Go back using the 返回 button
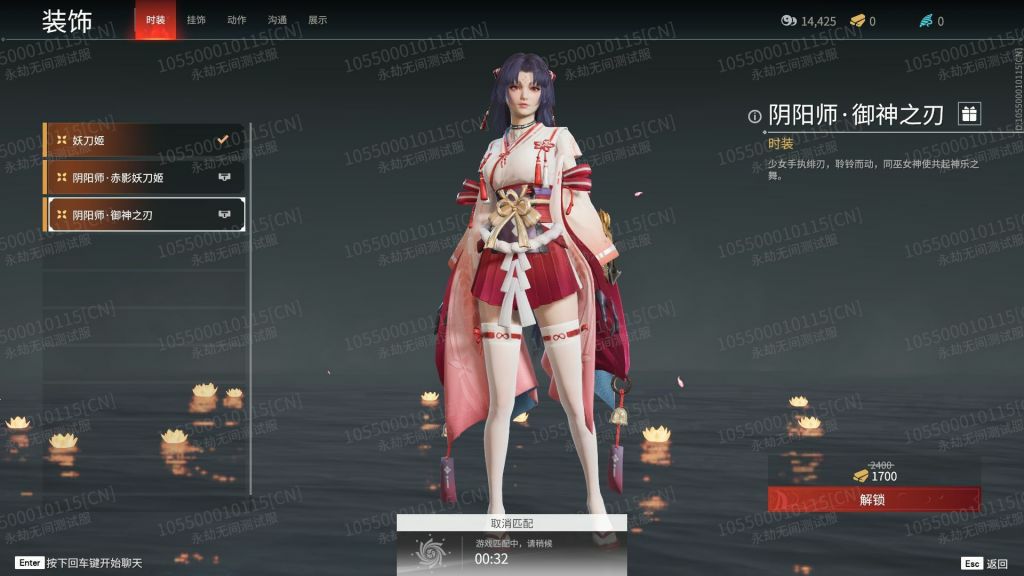Image resolution: width=1024 pixels, height=576 pixels. (x=985, y=563)
